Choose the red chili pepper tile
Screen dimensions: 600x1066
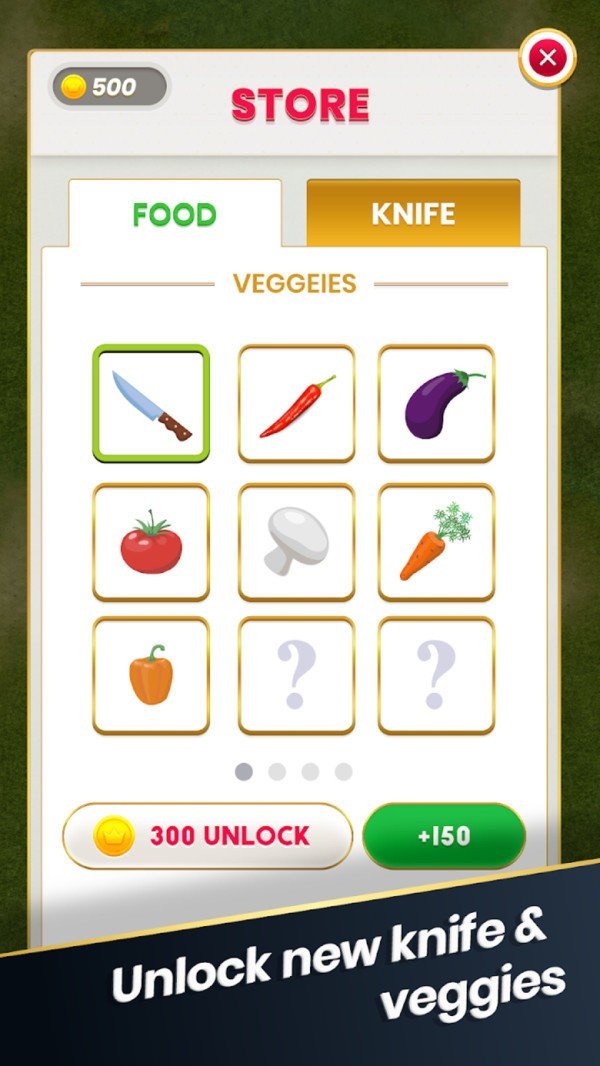(296, 404)
